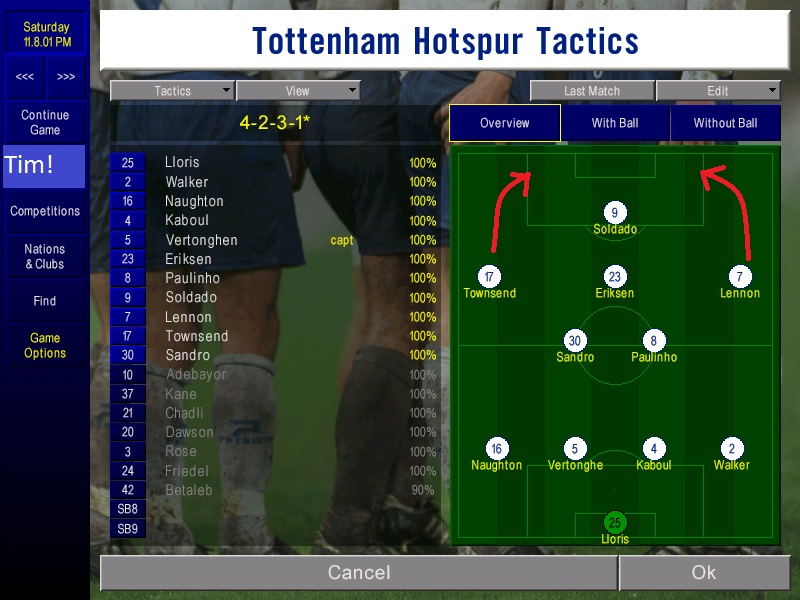Open the Edit dropdown
The image size is (800, 600).
point(718,91)
